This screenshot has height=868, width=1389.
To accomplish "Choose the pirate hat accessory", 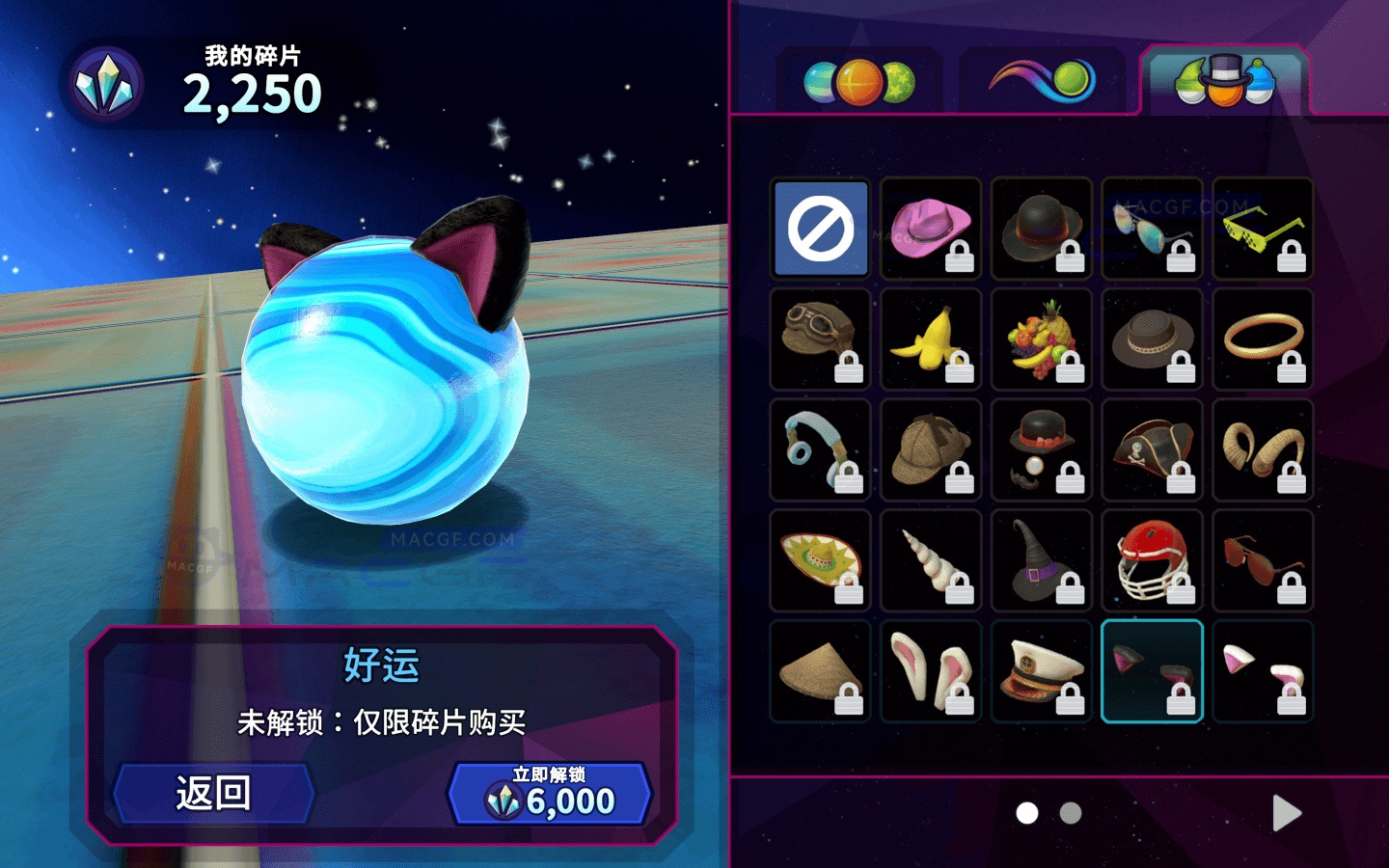I will (1152, 450).
